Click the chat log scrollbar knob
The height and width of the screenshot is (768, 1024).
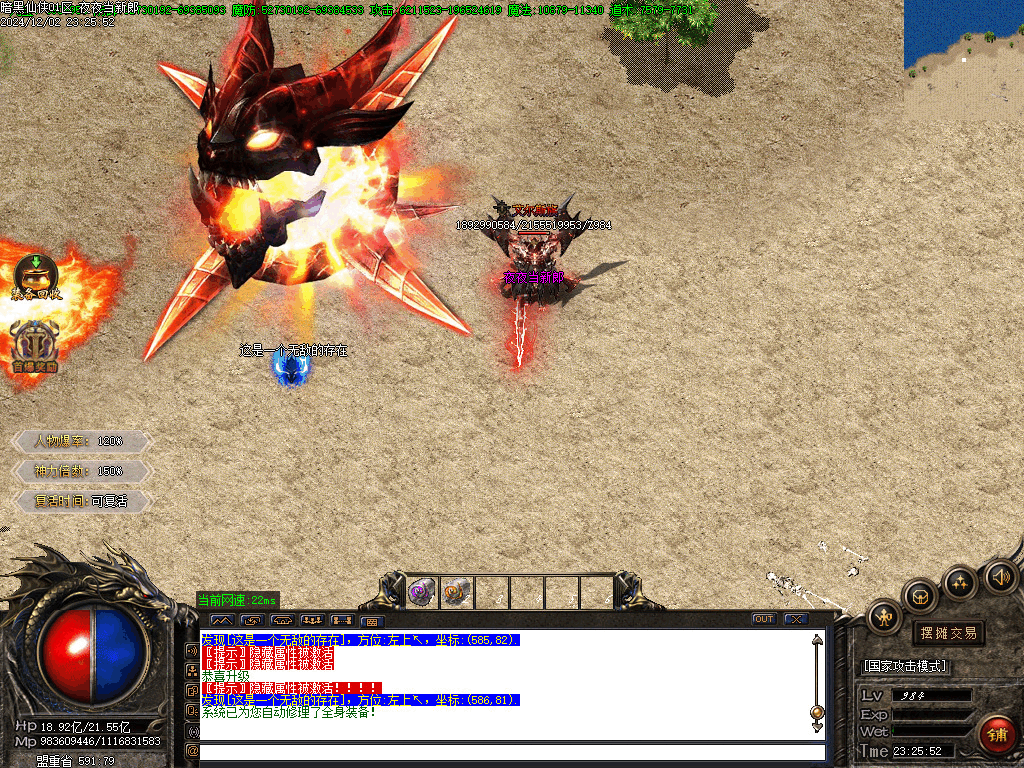(817, 712)
